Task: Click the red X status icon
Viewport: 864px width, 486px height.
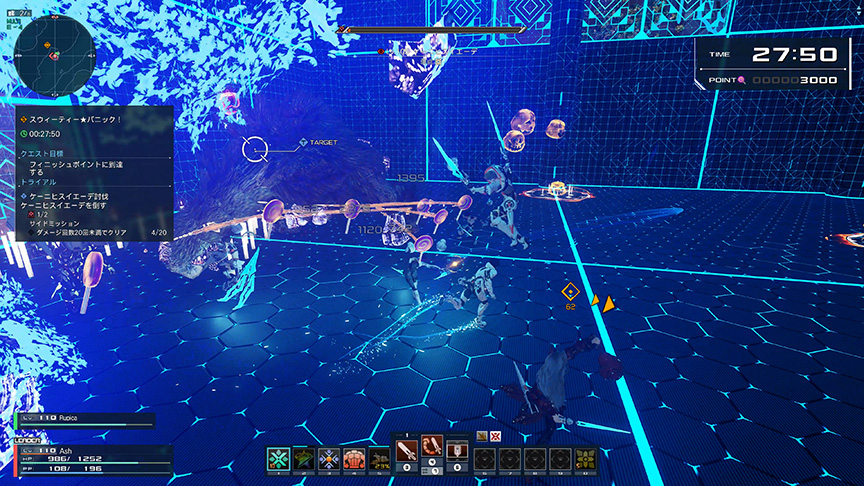Action: [494, 435]
